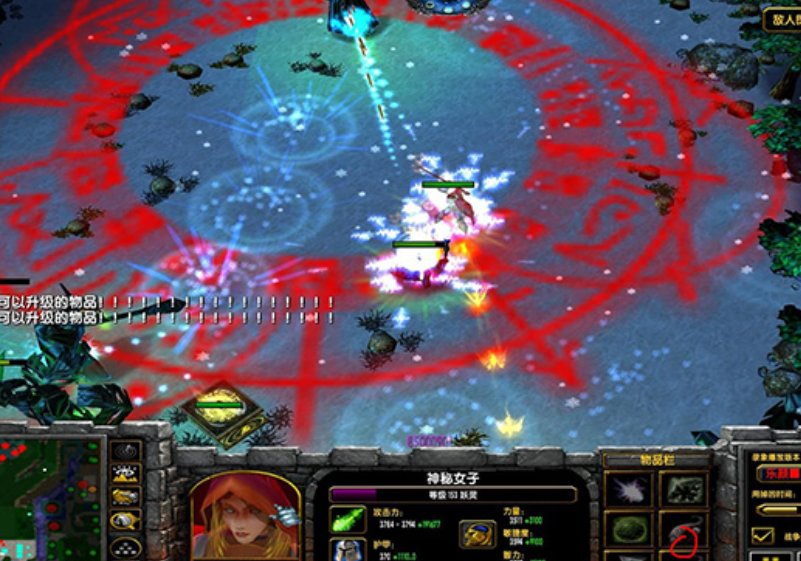801x561 pixels.
Task: Select the hero portrait of 神秘女子
Action: pyautogui.click(x=244, y=517)
